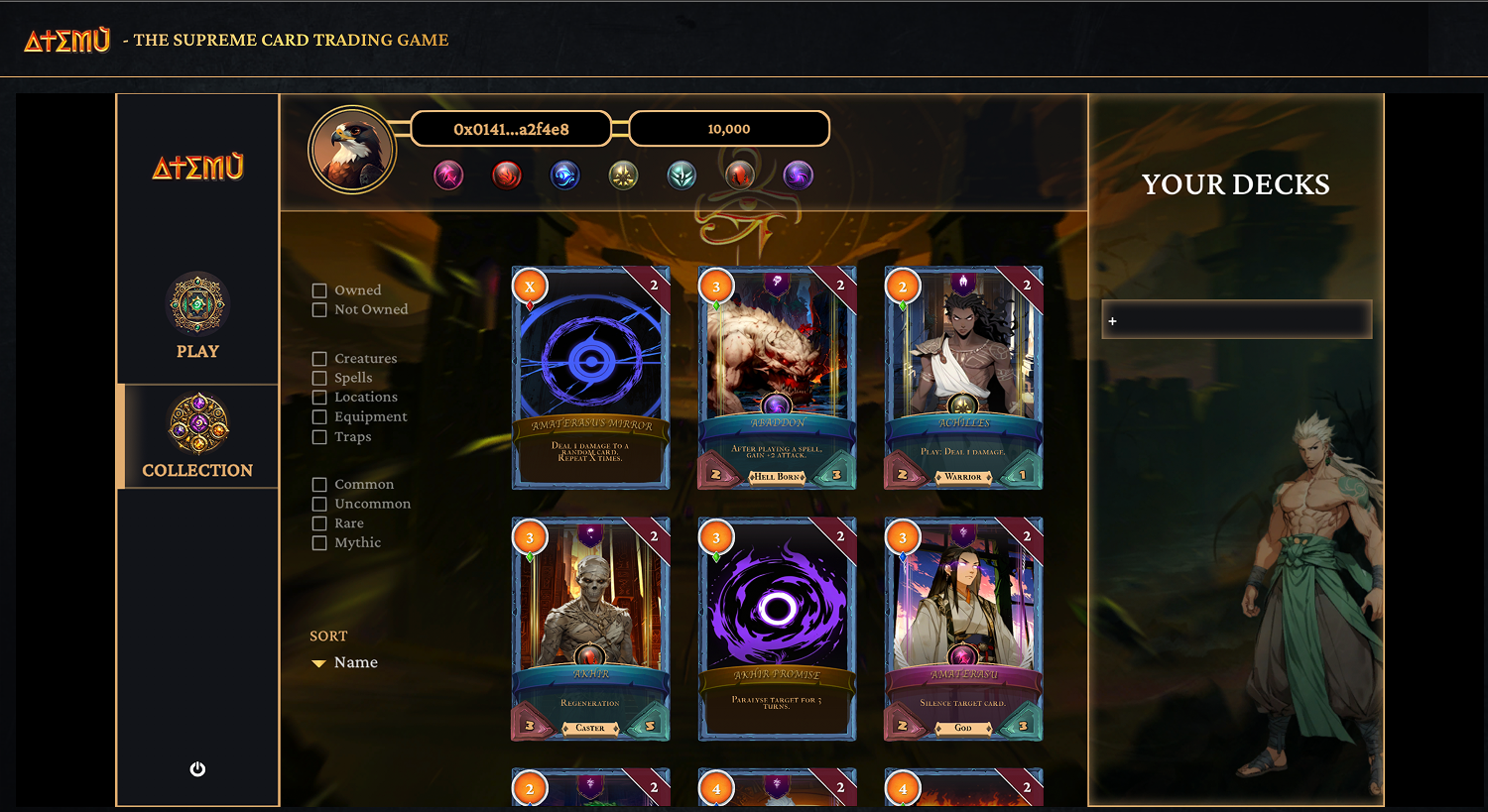Click the PLAY medallion icon
Image resolution: width=1488 pixels, height=812 pixels.
197,305
